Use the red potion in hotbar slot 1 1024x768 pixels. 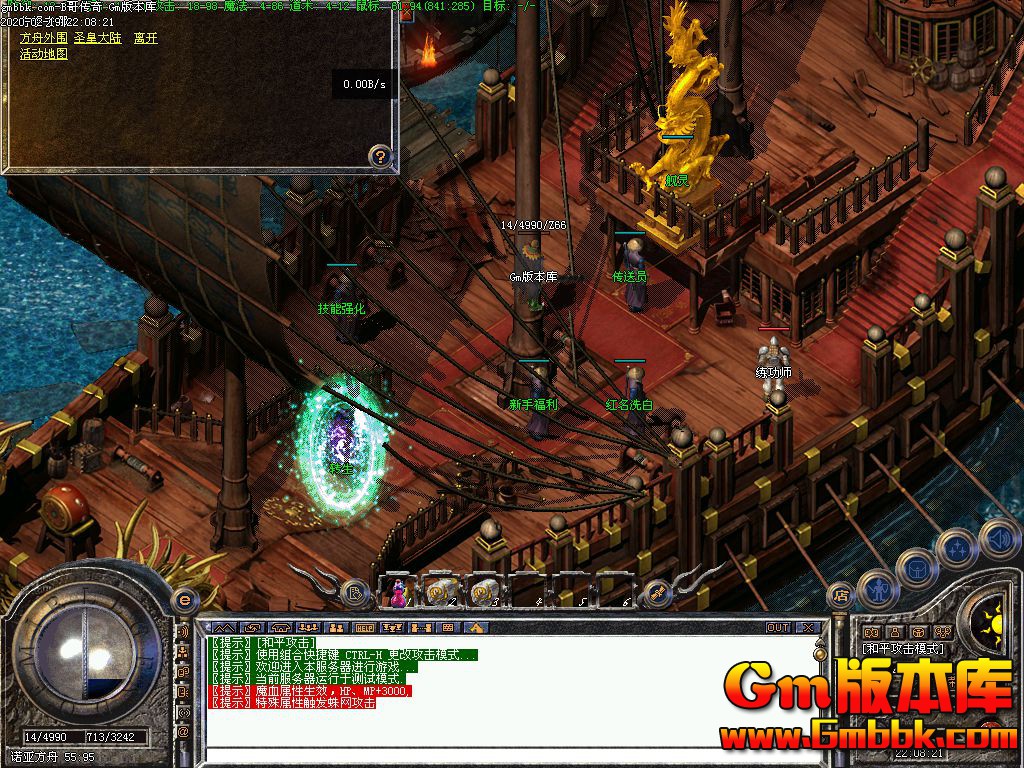pos(399,592)
